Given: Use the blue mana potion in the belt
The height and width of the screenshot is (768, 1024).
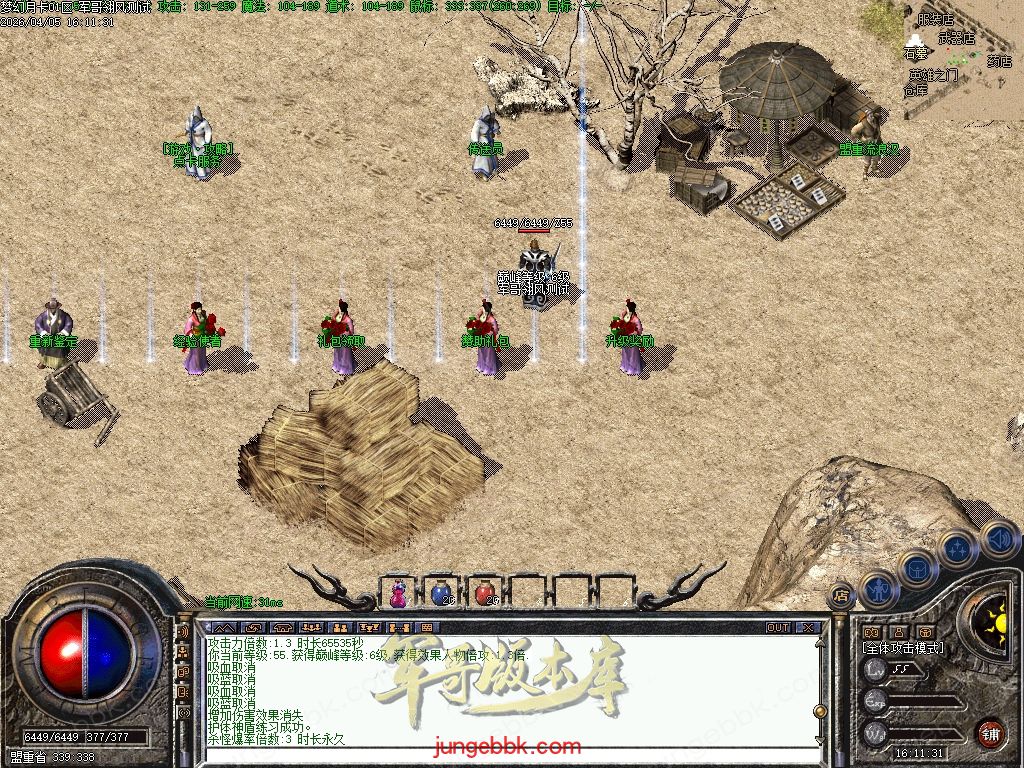Looking at the screenshot, I should coord(442,593).
